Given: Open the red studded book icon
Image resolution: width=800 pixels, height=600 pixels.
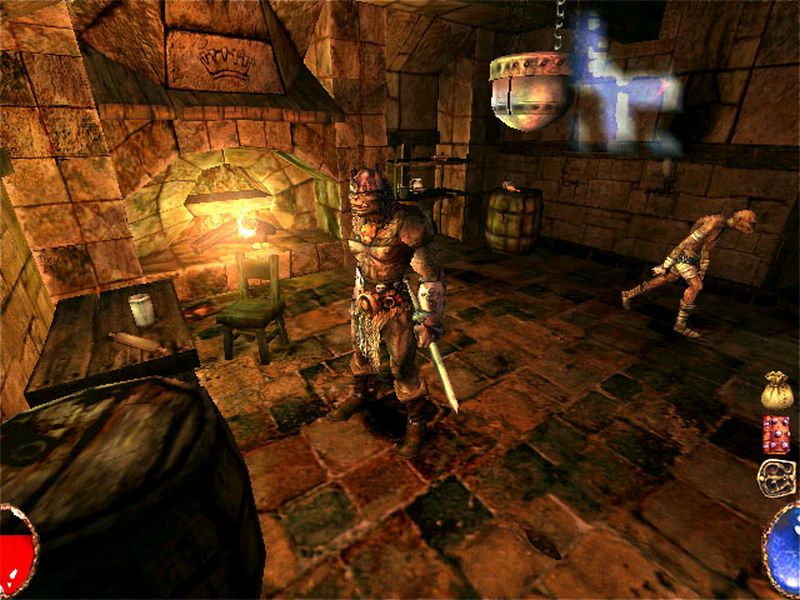Looking at the screenshot, I should coord(776,434).
